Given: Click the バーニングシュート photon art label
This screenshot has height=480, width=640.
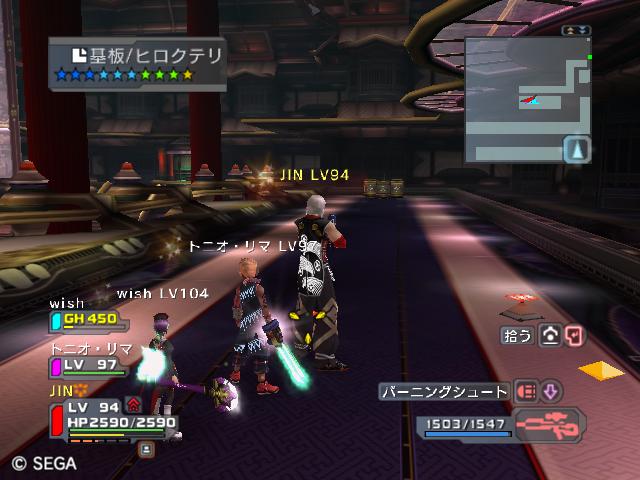Looking at the screenshot, I should coord(445,391).
